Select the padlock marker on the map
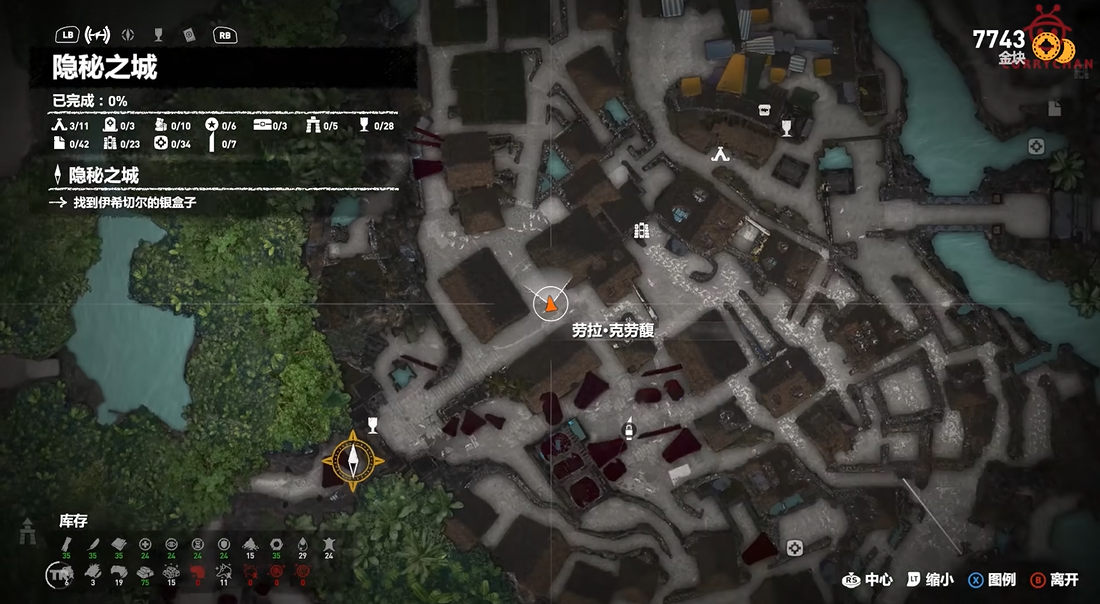1100x604 pixels. (628, 430)
